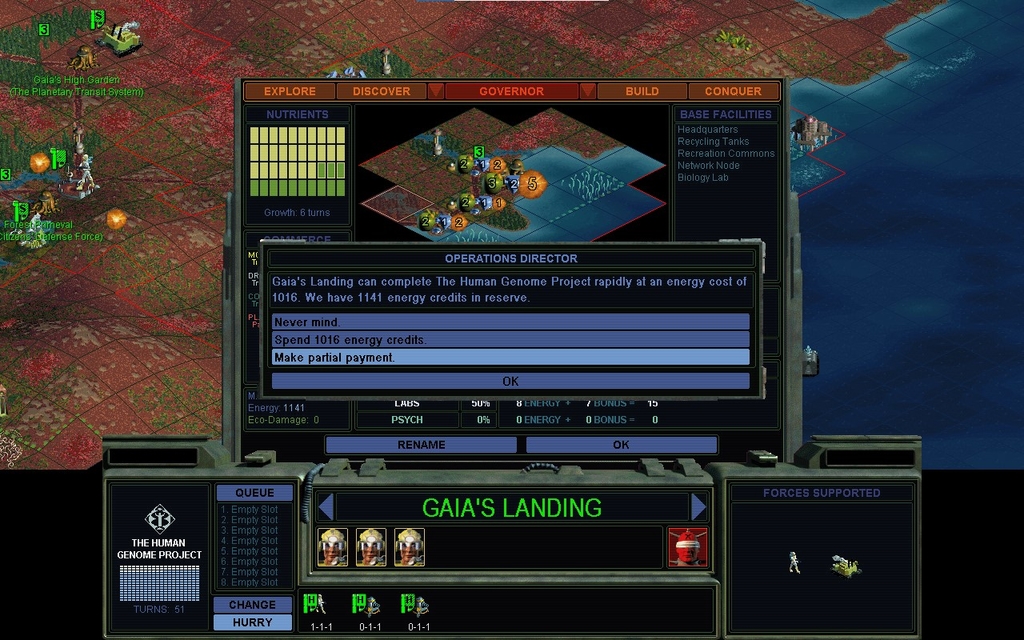Confirm the Operations Director dialog with OK

point(510,381)
